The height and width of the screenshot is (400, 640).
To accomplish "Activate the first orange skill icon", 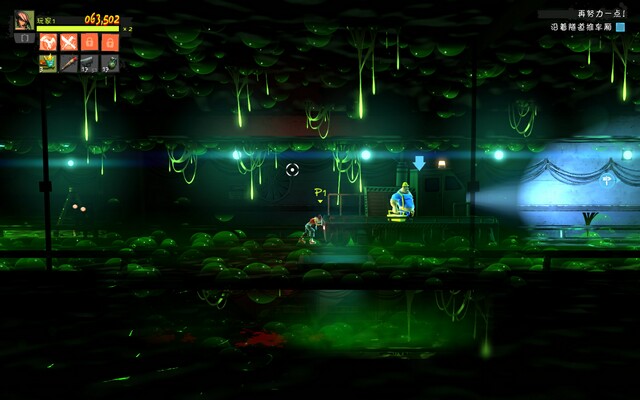I will pos(47,42).
